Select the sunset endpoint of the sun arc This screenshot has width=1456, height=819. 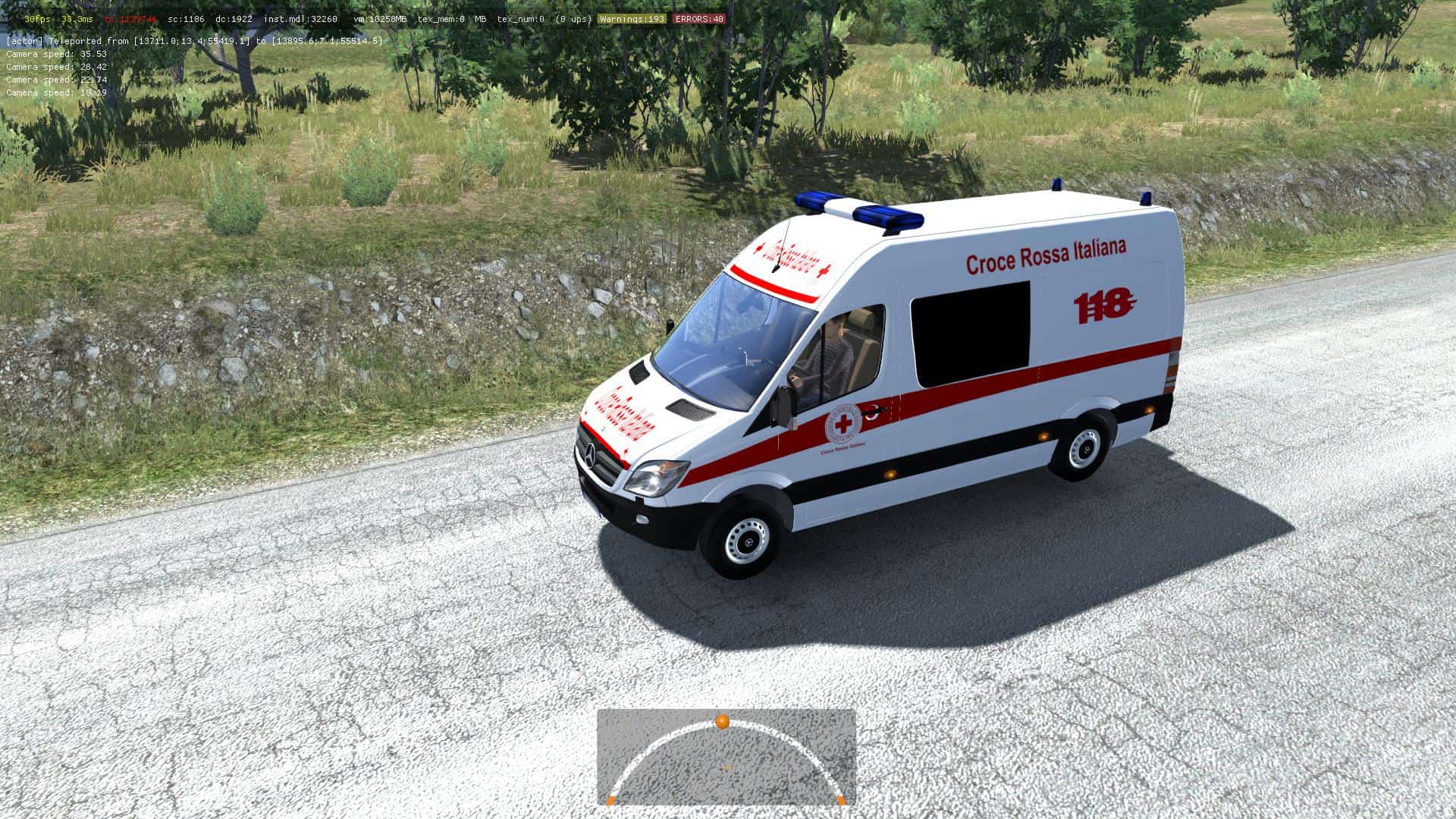point(840,799)
